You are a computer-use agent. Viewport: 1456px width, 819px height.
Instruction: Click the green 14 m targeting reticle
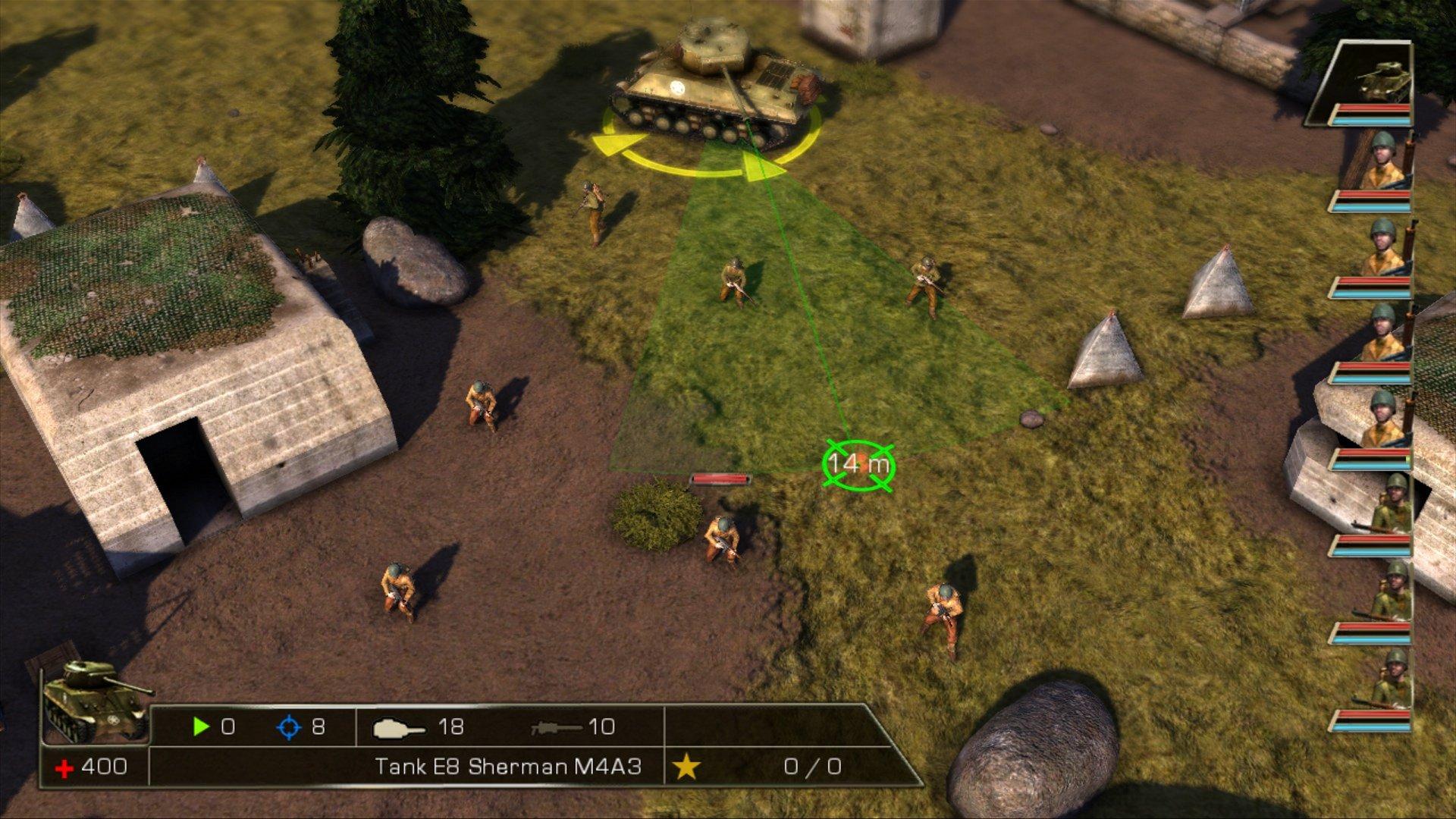coord(859,464)
